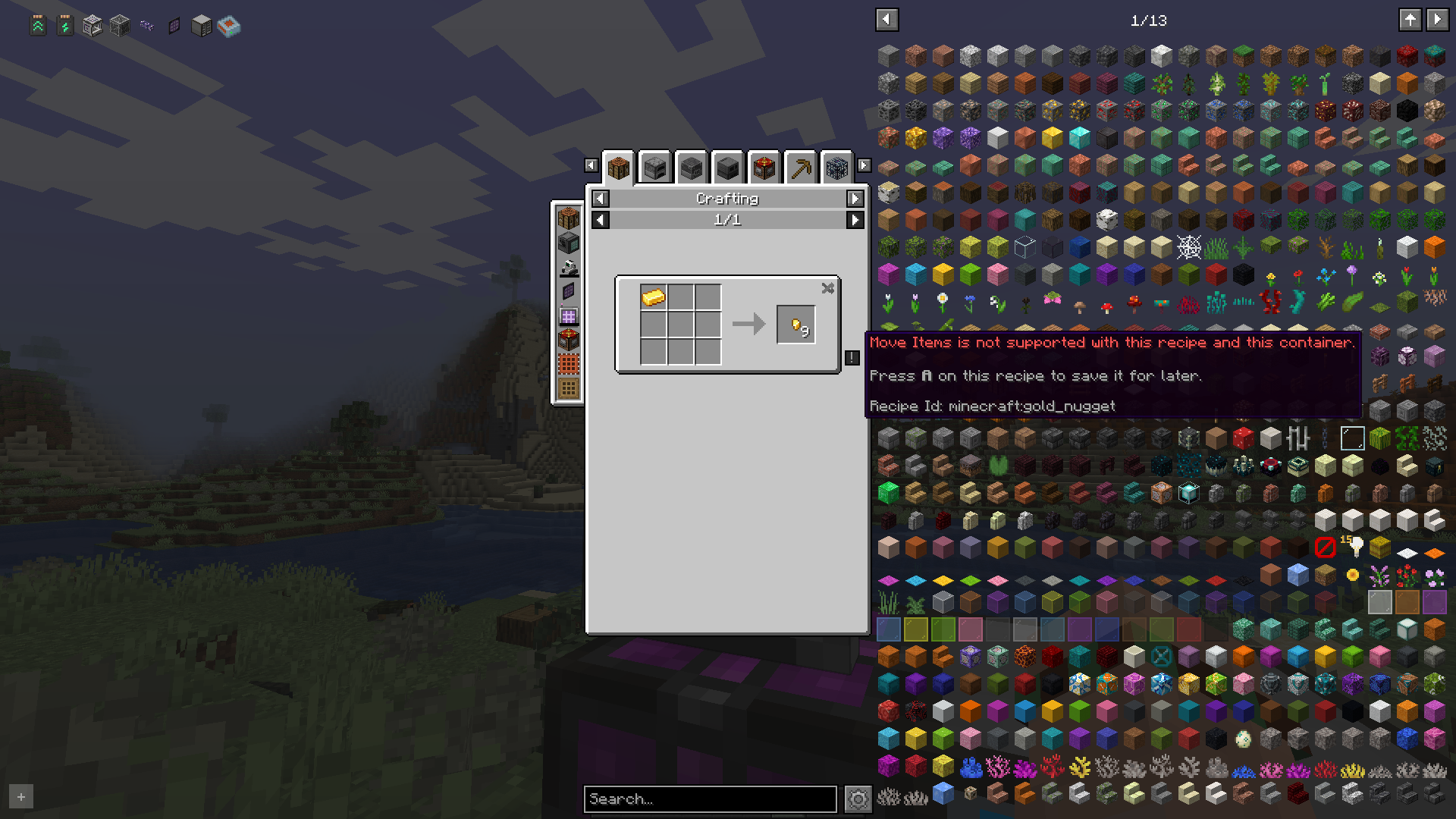Screen dimensions: 1456x819
Task: Switch to the furnace recipe tab
Action: pyautogui.click(x=654, y=166)
